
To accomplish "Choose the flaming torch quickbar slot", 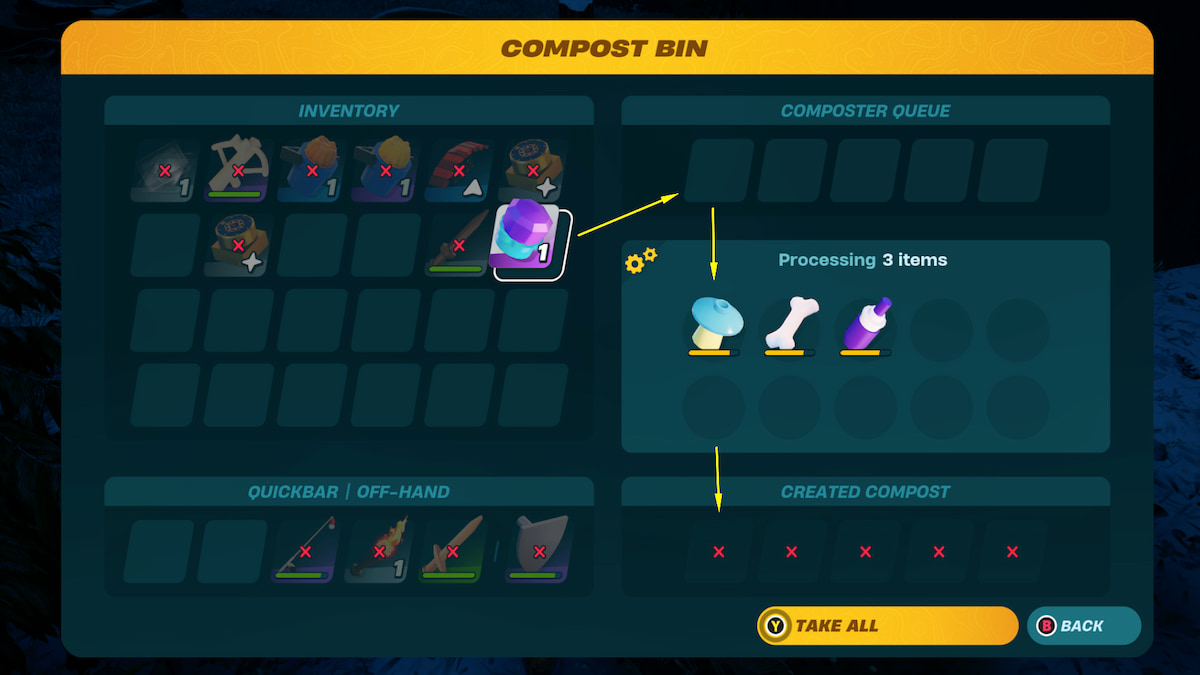I will pyautogui.click(x=379, y=550).
